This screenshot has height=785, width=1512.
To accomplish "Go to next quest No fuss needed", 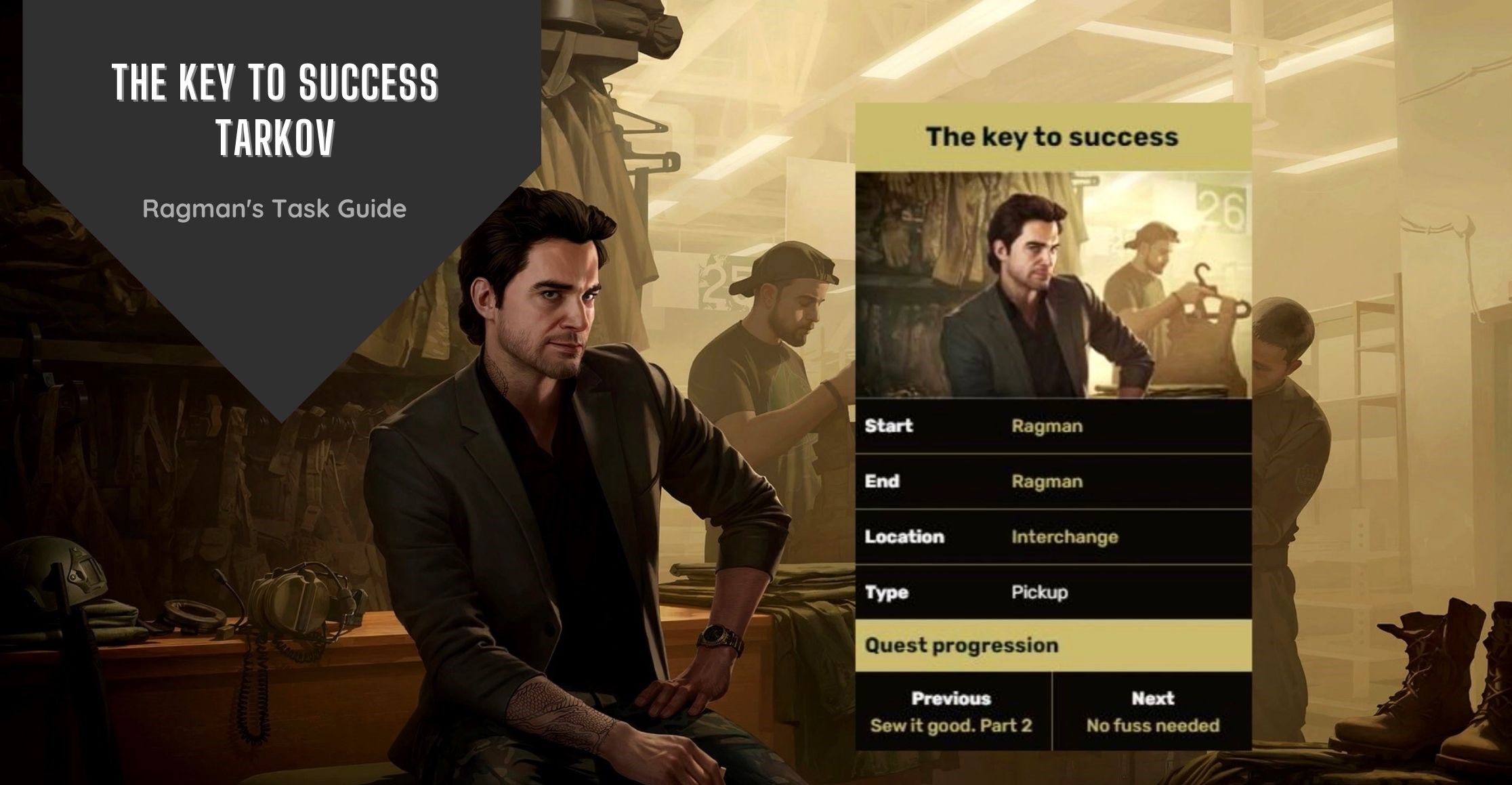I will [x=1152, y=726].
